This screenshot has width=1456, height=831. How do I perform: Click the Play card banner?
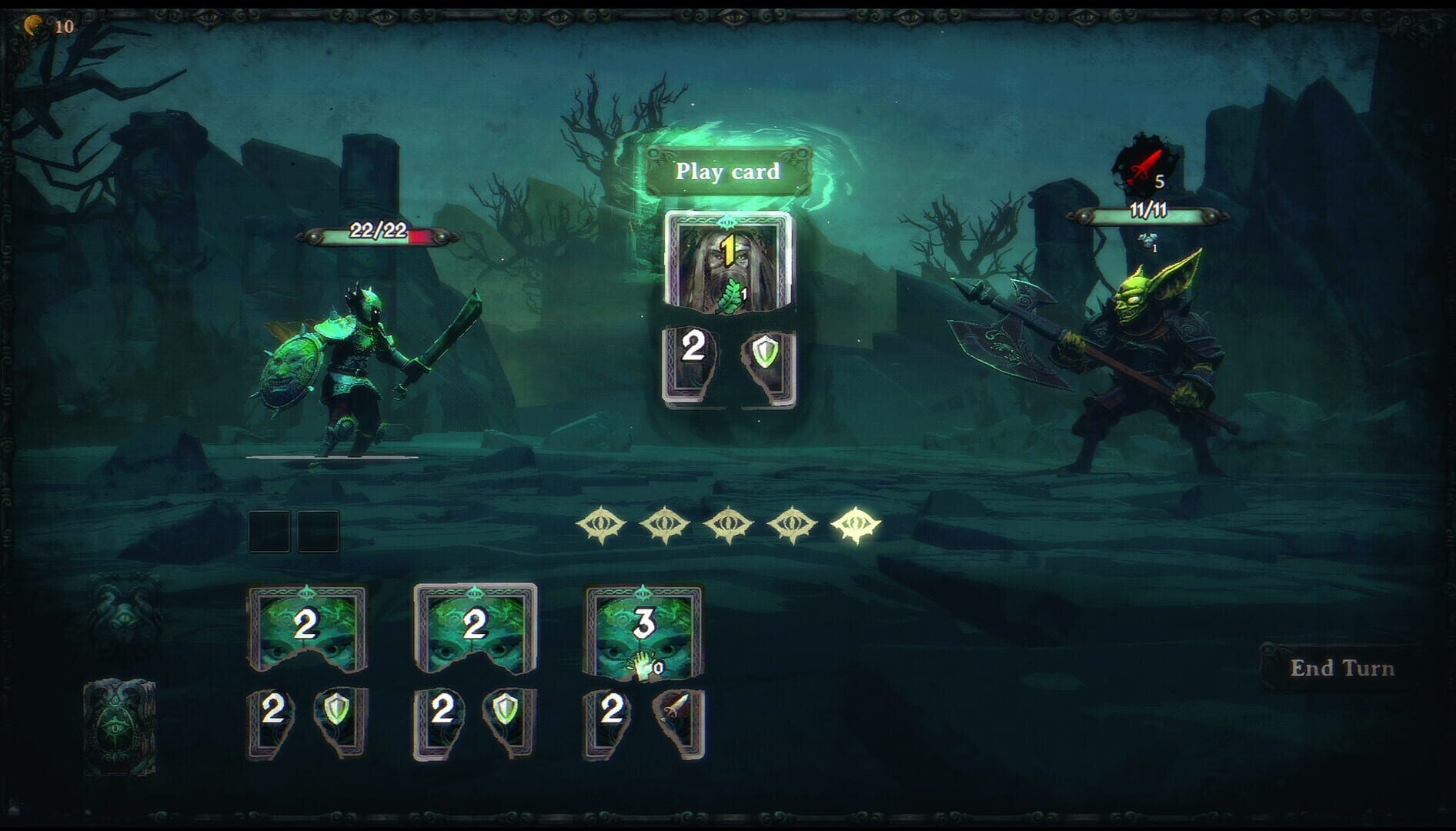click(x=728, y=173)
